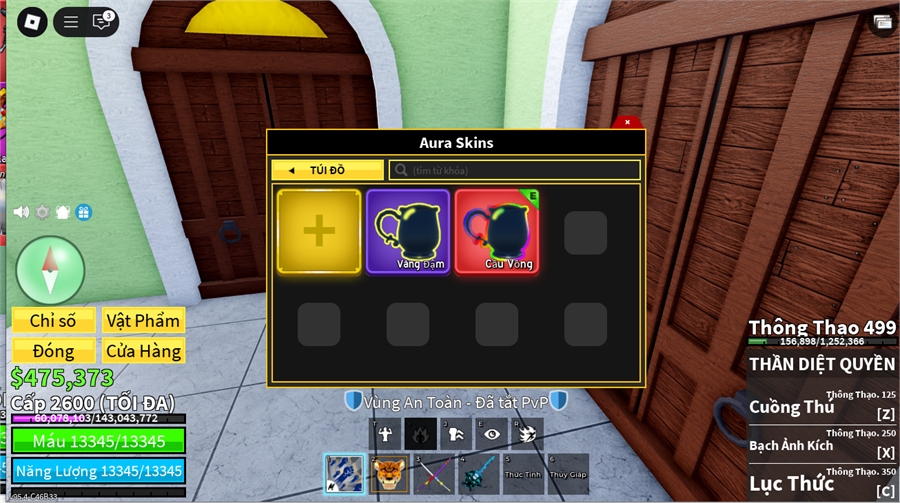Viewport: 900px width, 503px height.
Task: Open the Roblox chat with notification badge
Action: point(101,21)
